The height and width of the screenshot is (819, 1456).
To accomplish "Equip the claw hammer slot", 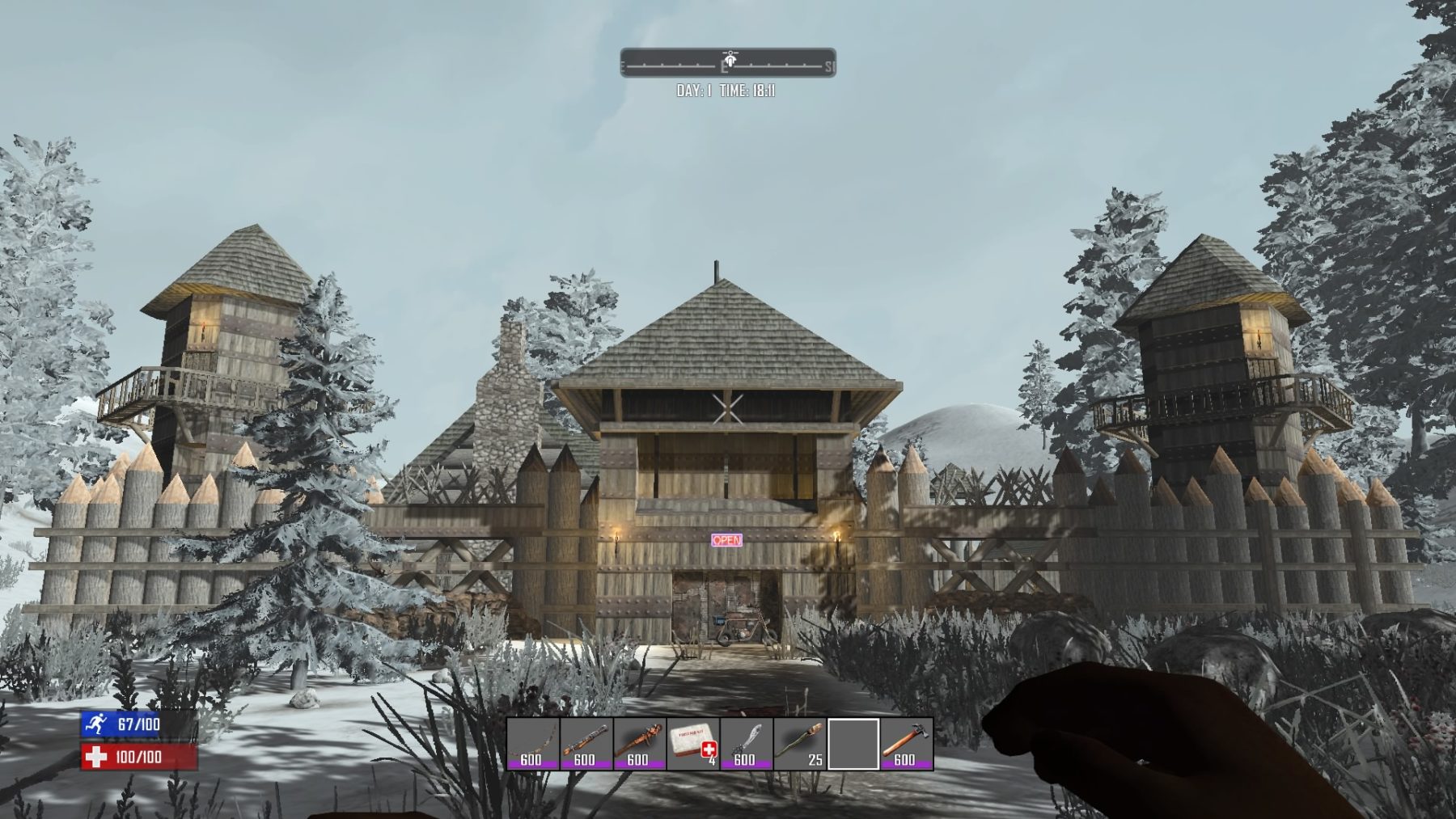I will (x=907, y=744).
